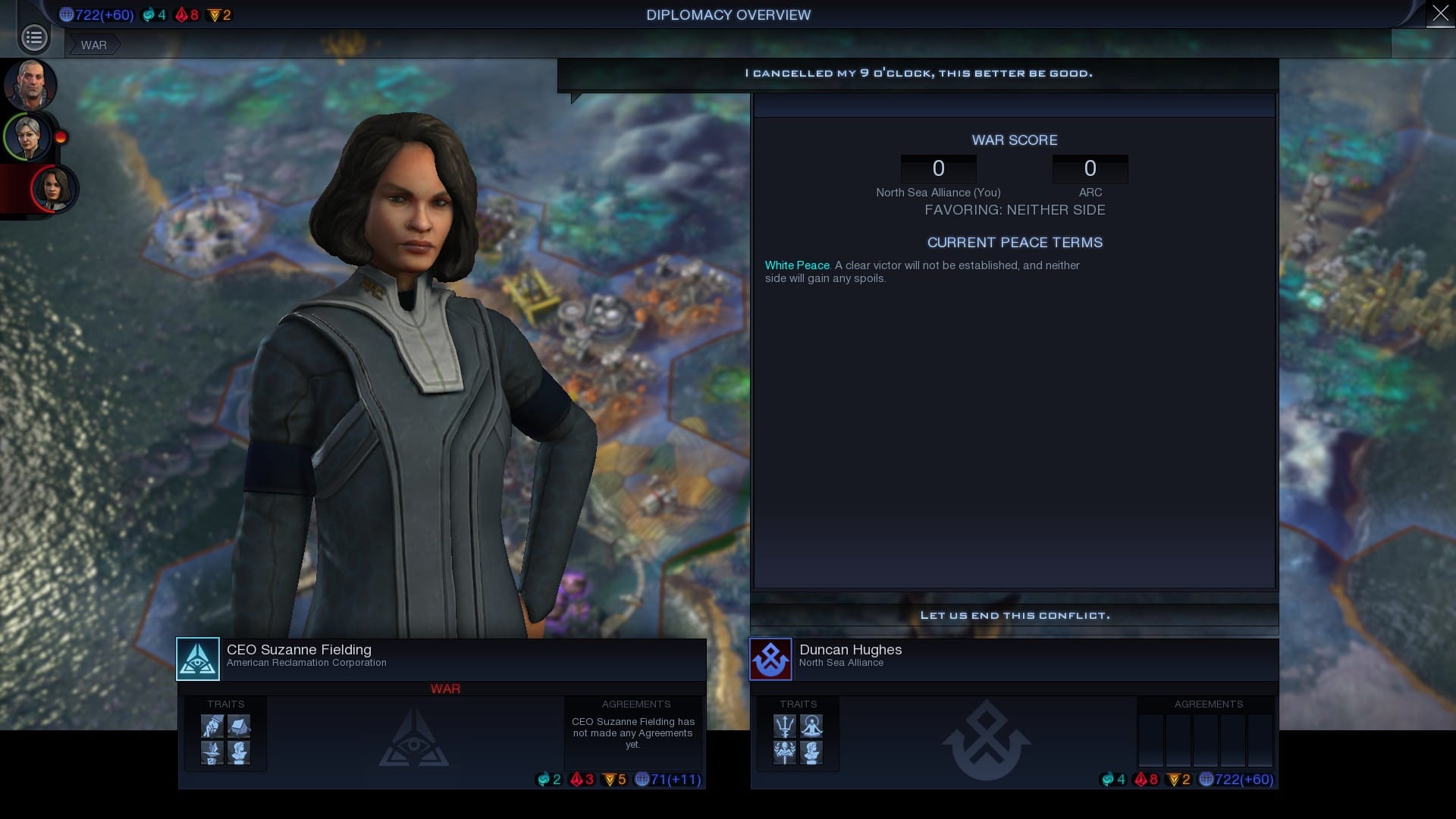
Task: Inspect Hughes's bust statue trait icon
Action: tap(811, 752)
